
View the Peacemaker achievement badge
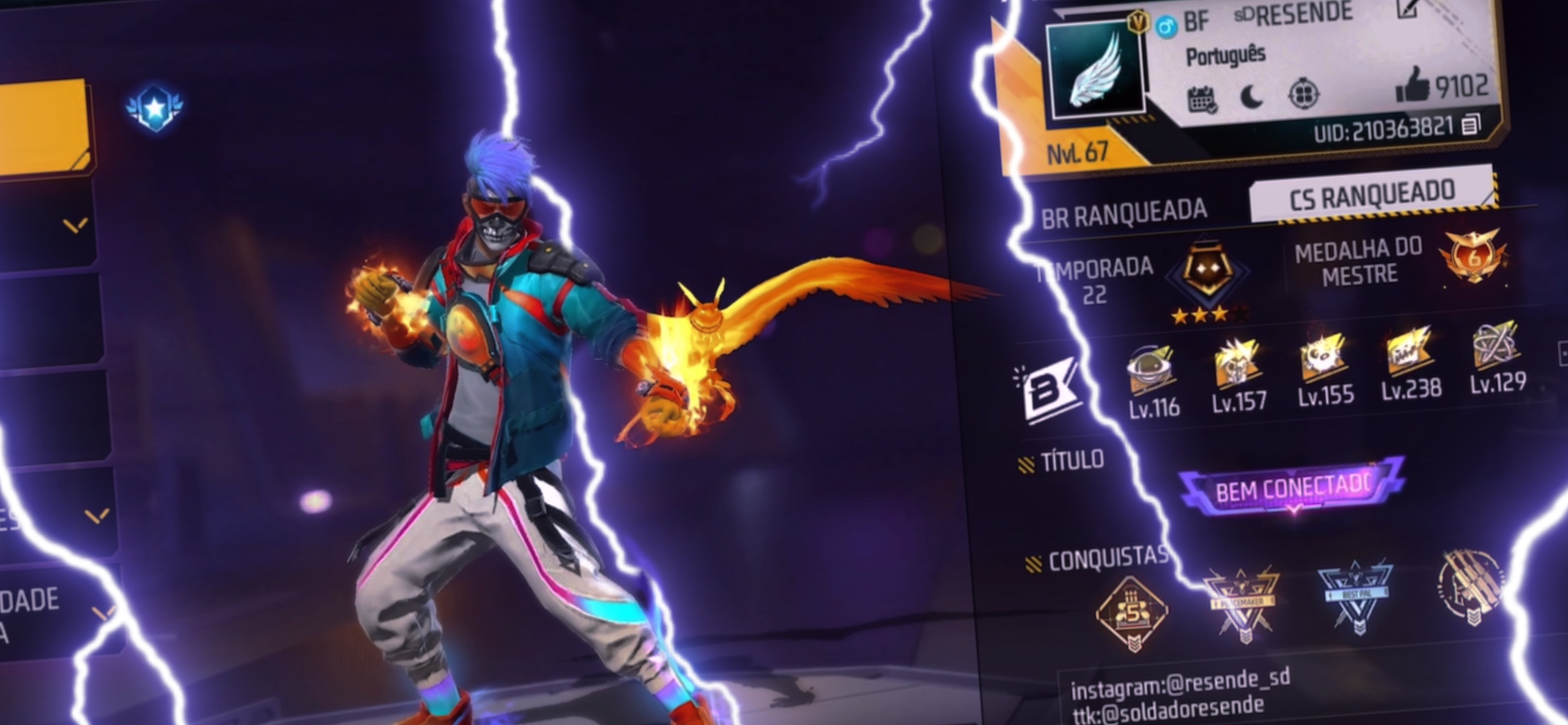(x=1243, y=603)
